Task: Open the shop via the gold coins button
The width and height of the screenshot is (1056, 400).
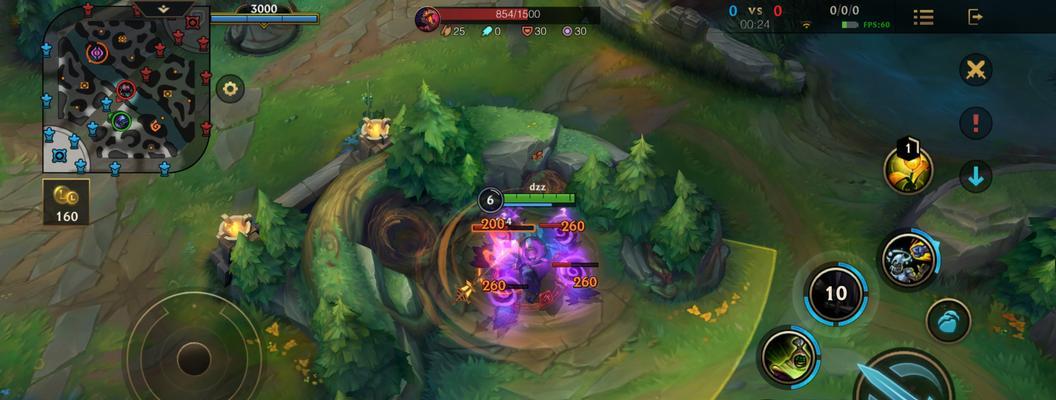Action: click(x=67, y=201)
